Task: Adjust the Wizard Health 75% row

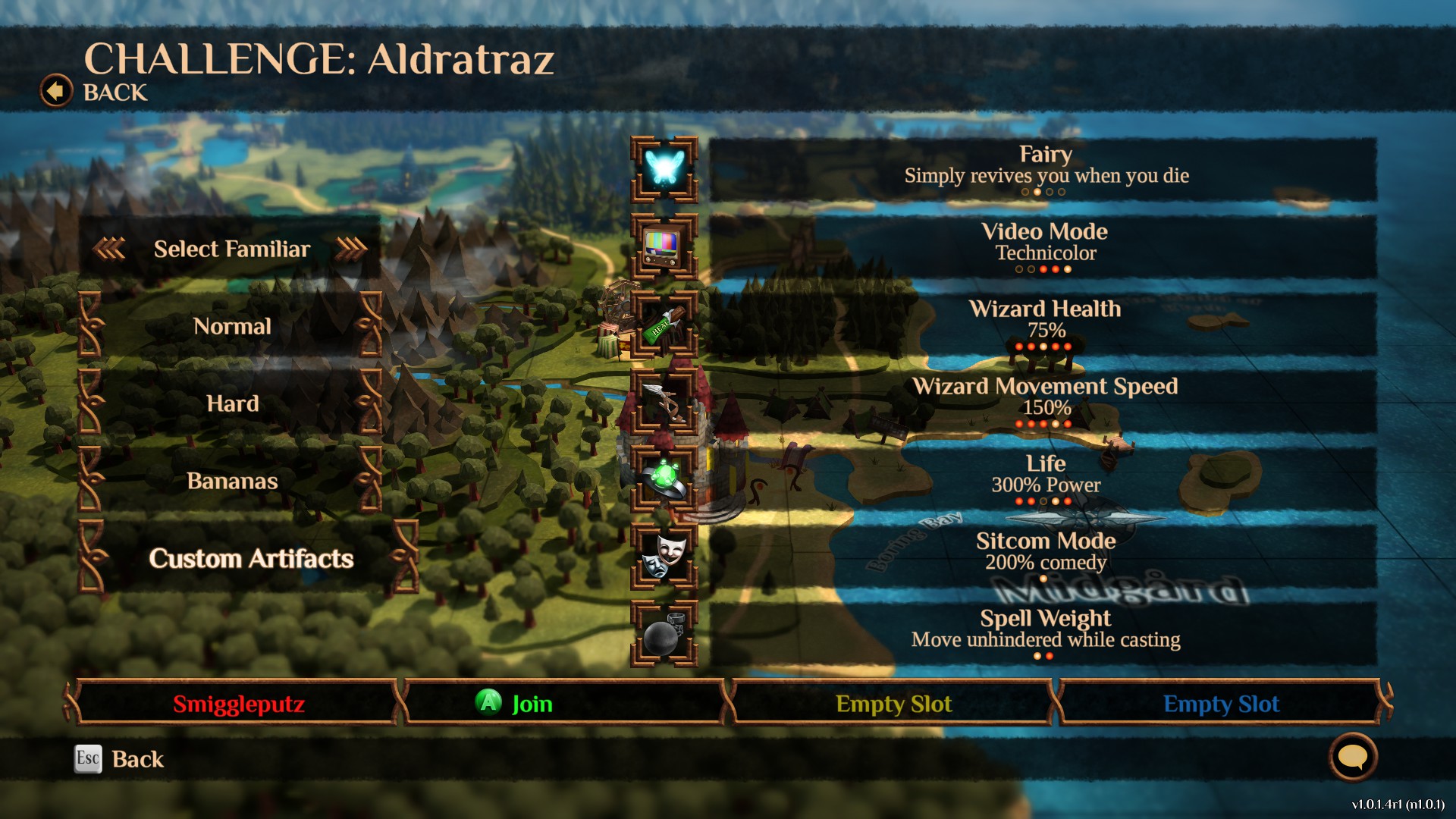Action: 1043,325
